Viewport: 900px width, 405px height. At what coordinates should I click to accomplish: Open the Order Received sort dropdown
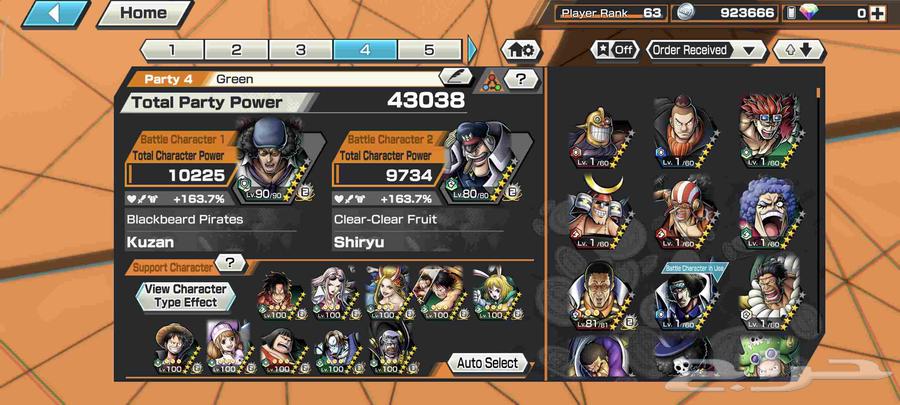click(x=705, y=49)
